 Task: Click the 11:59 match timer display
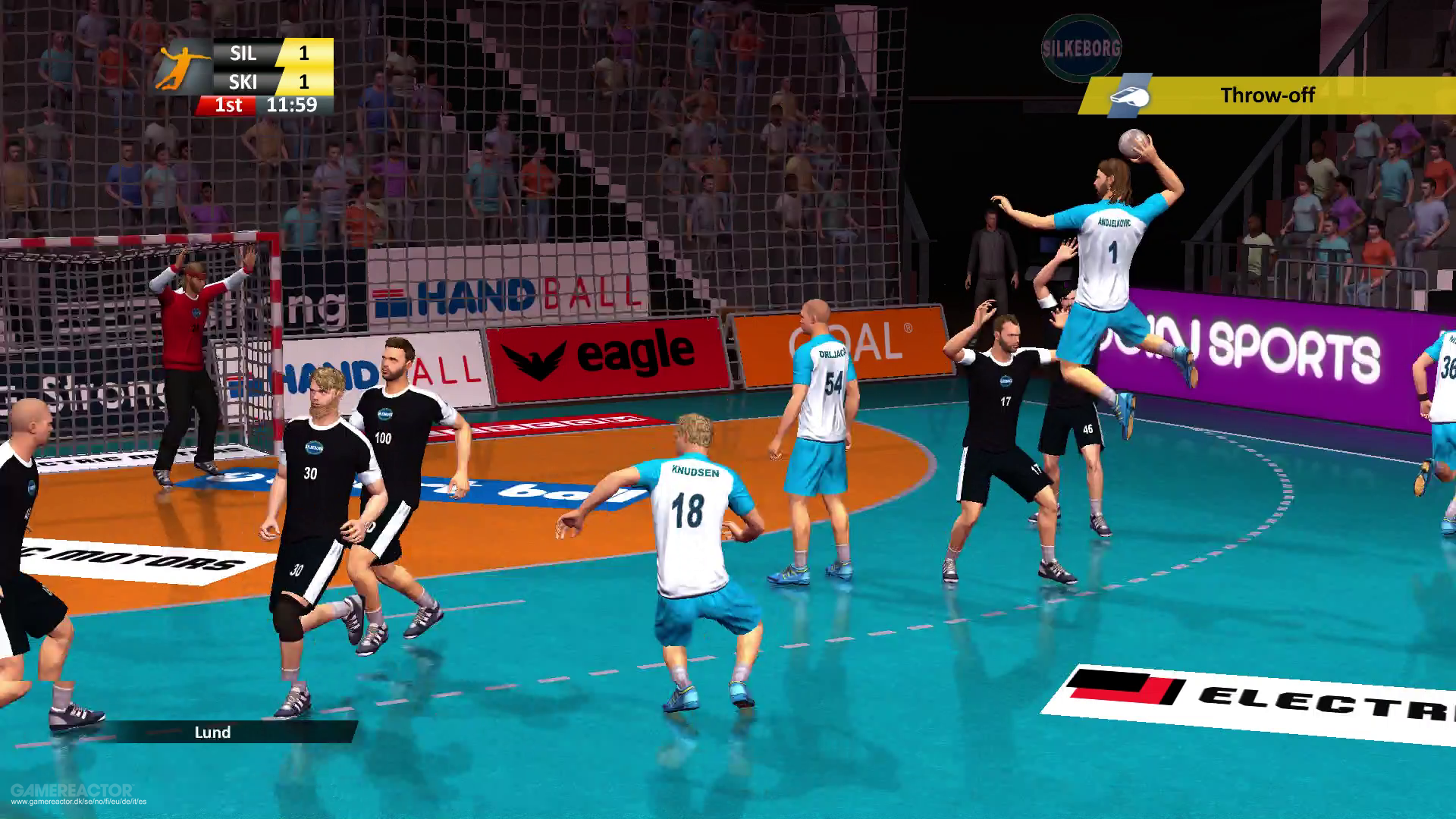[293, 105]
